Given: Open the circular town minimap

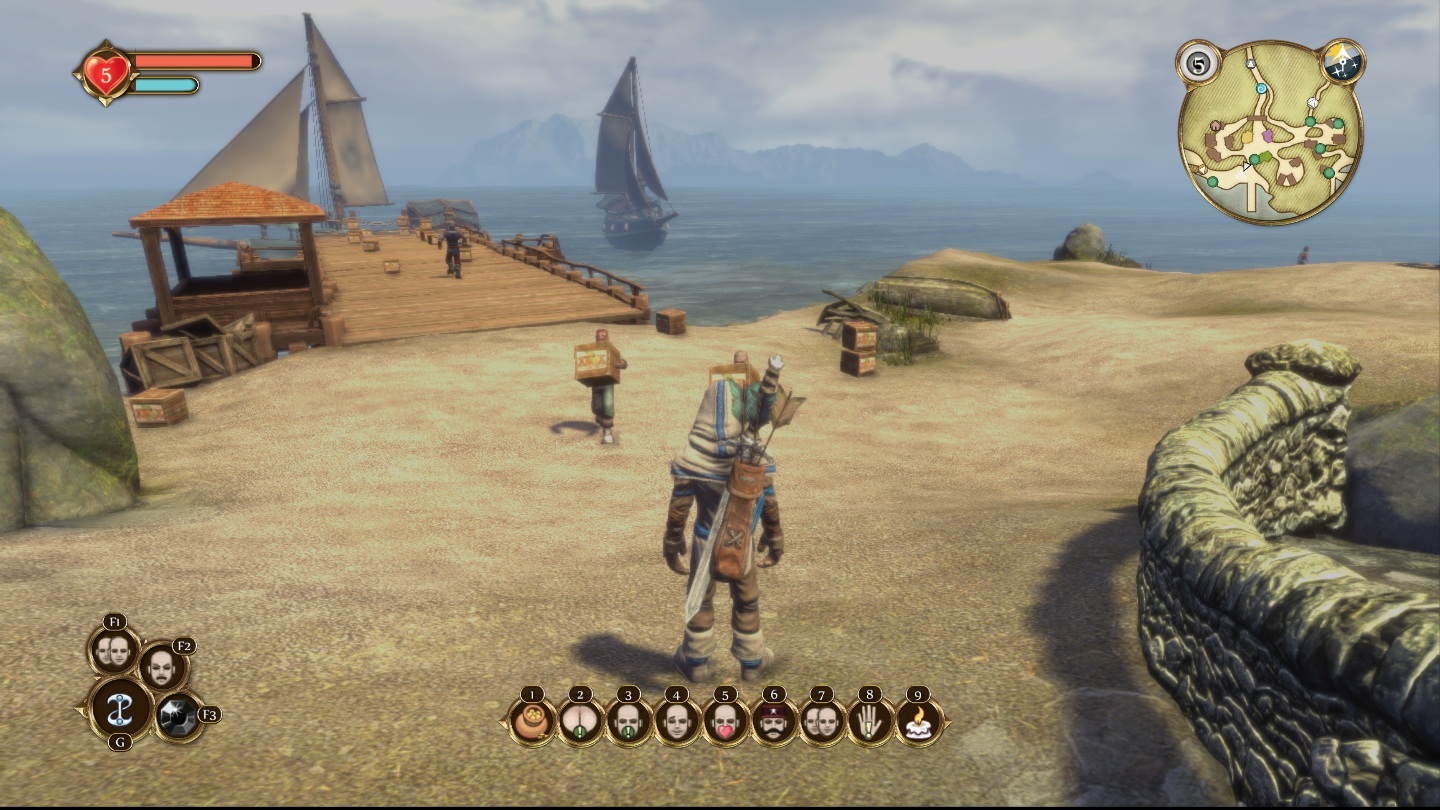Looking at the screenshot, I should click(x=1270, y=135).
